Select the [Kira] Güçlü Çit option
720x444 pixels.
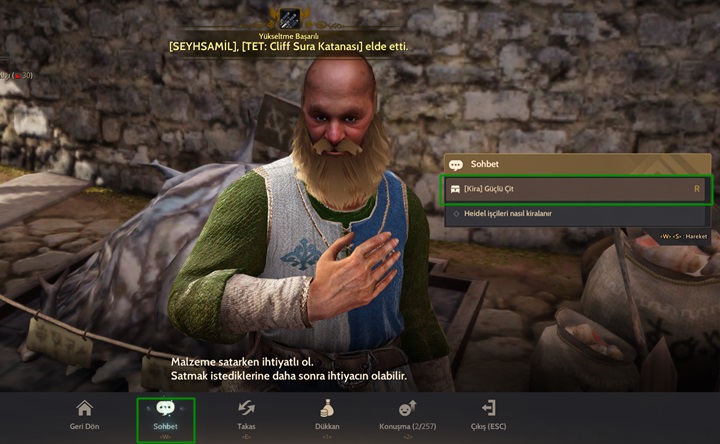577,188
